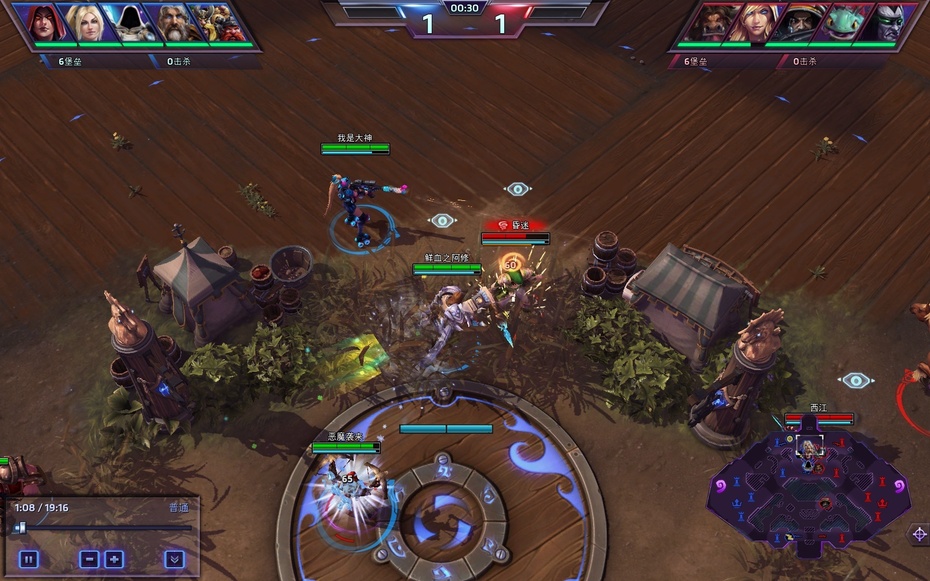Decrease replay speed with the minus button
The height and width of the screenshot is (581, 930).
(x=89, y=559)
